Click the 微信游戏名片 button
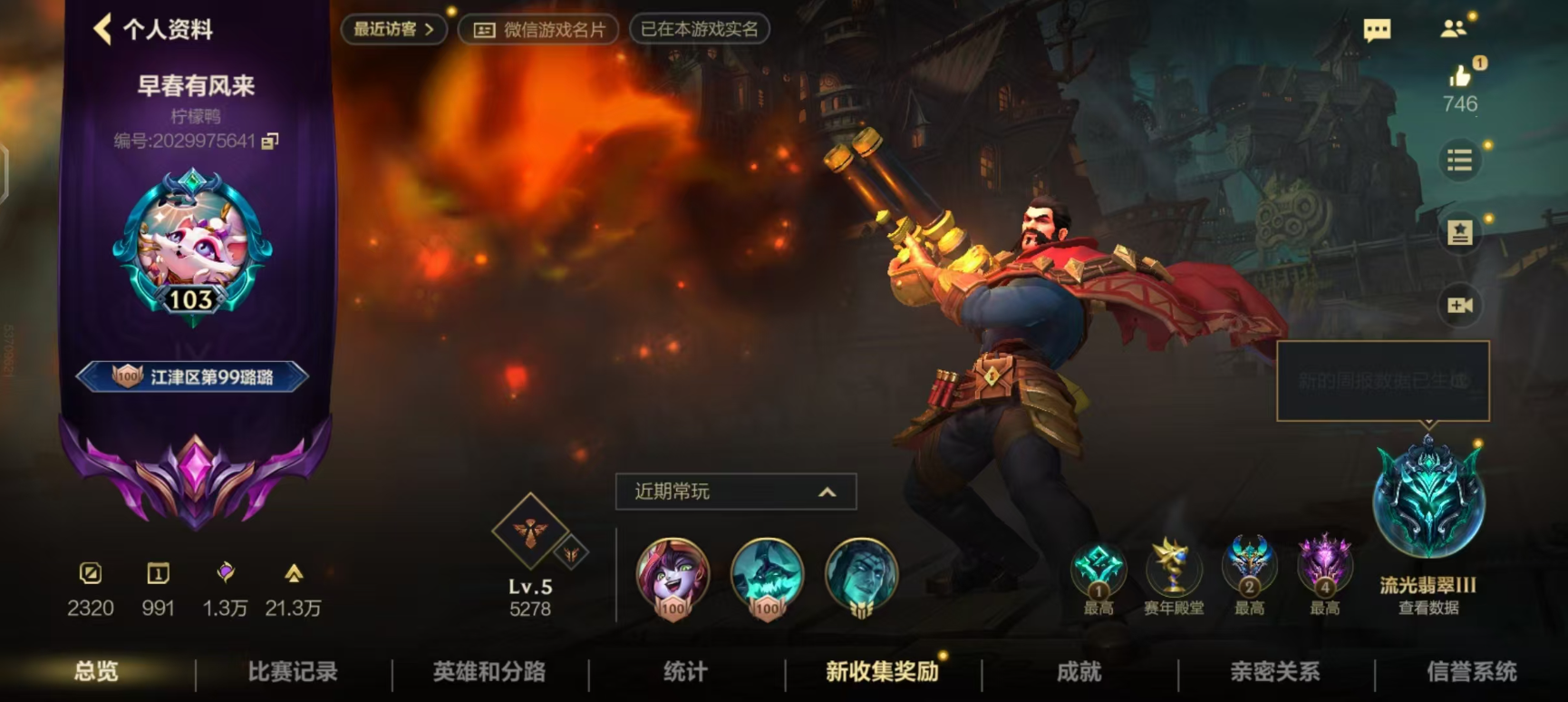 pos(538,28)
